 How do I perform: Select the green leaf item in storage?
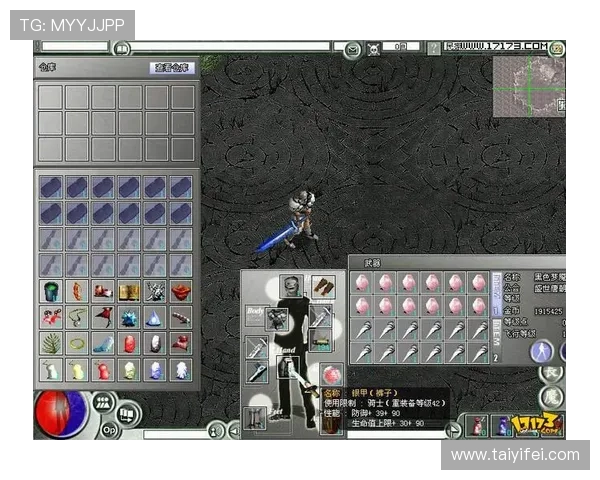point(50,343)
